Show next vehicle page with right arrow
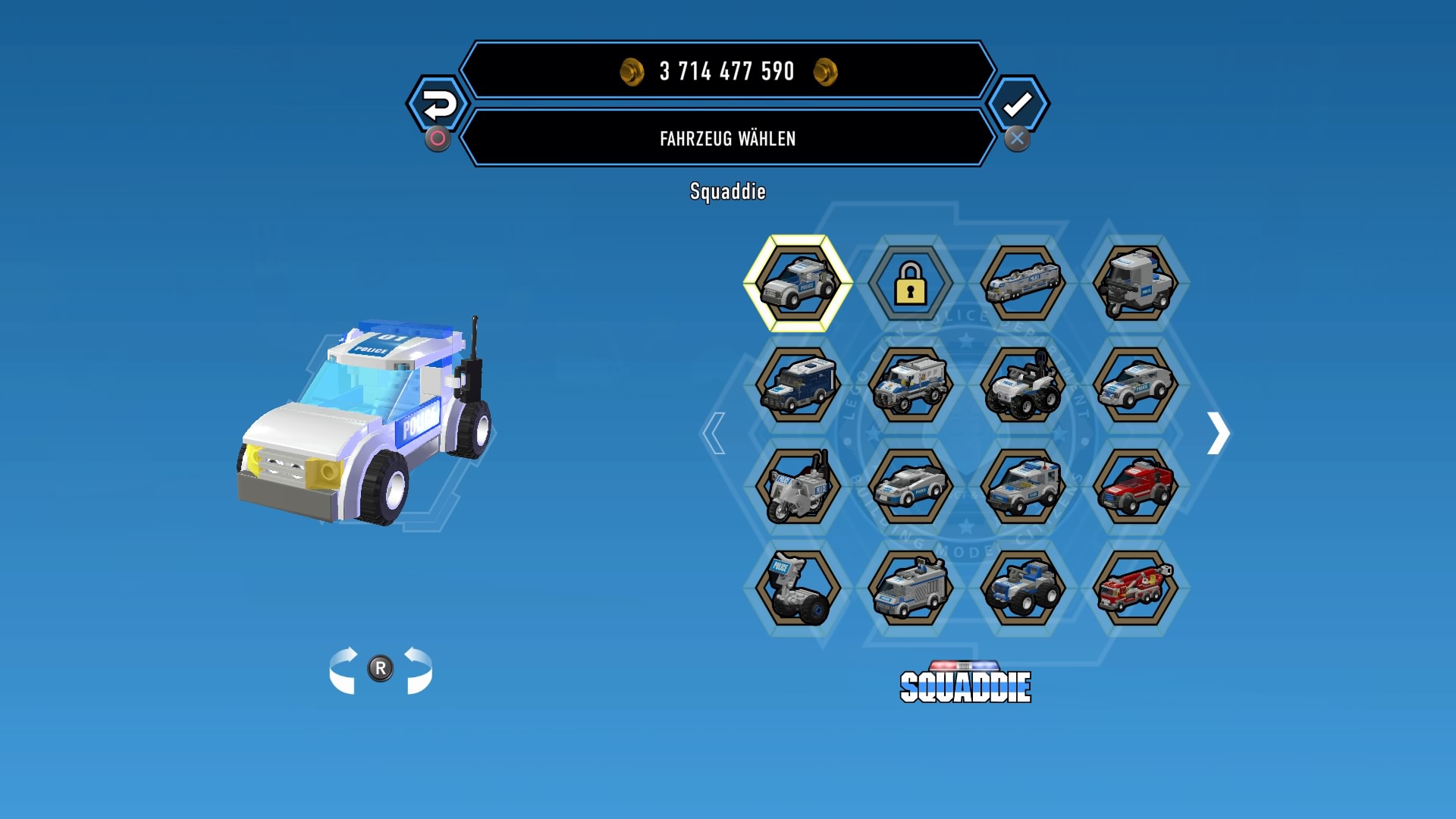1456x819 pixels. coord(1218,433)
